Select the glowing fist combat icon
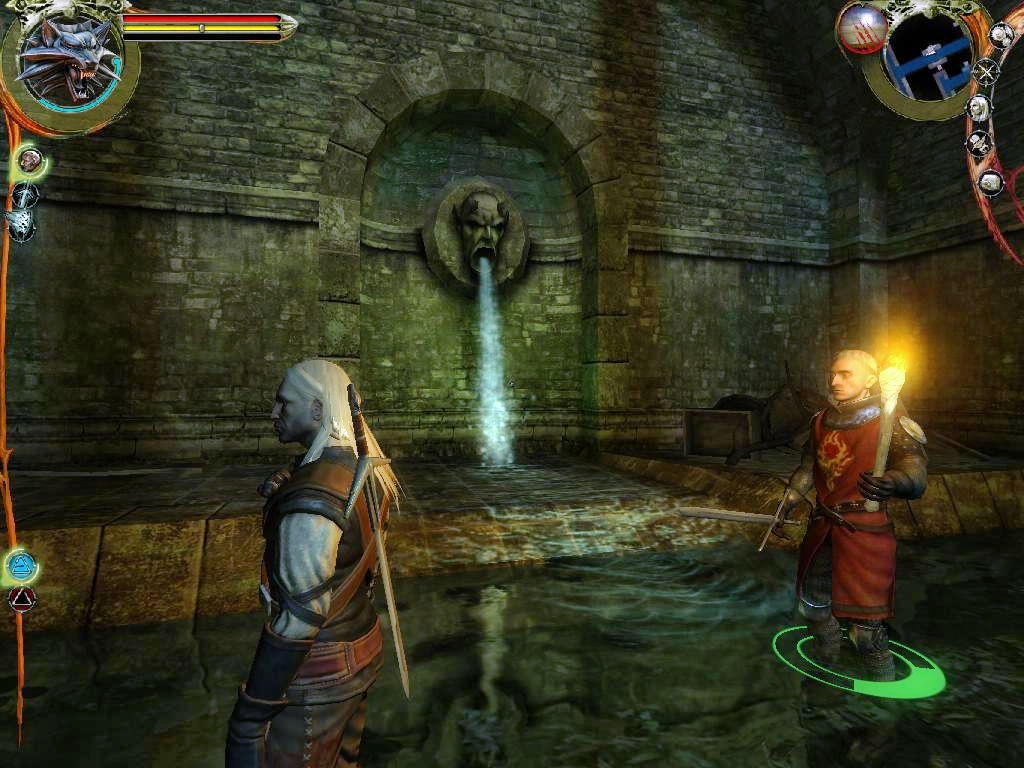The image size is (1024, 768). [30, 159]
